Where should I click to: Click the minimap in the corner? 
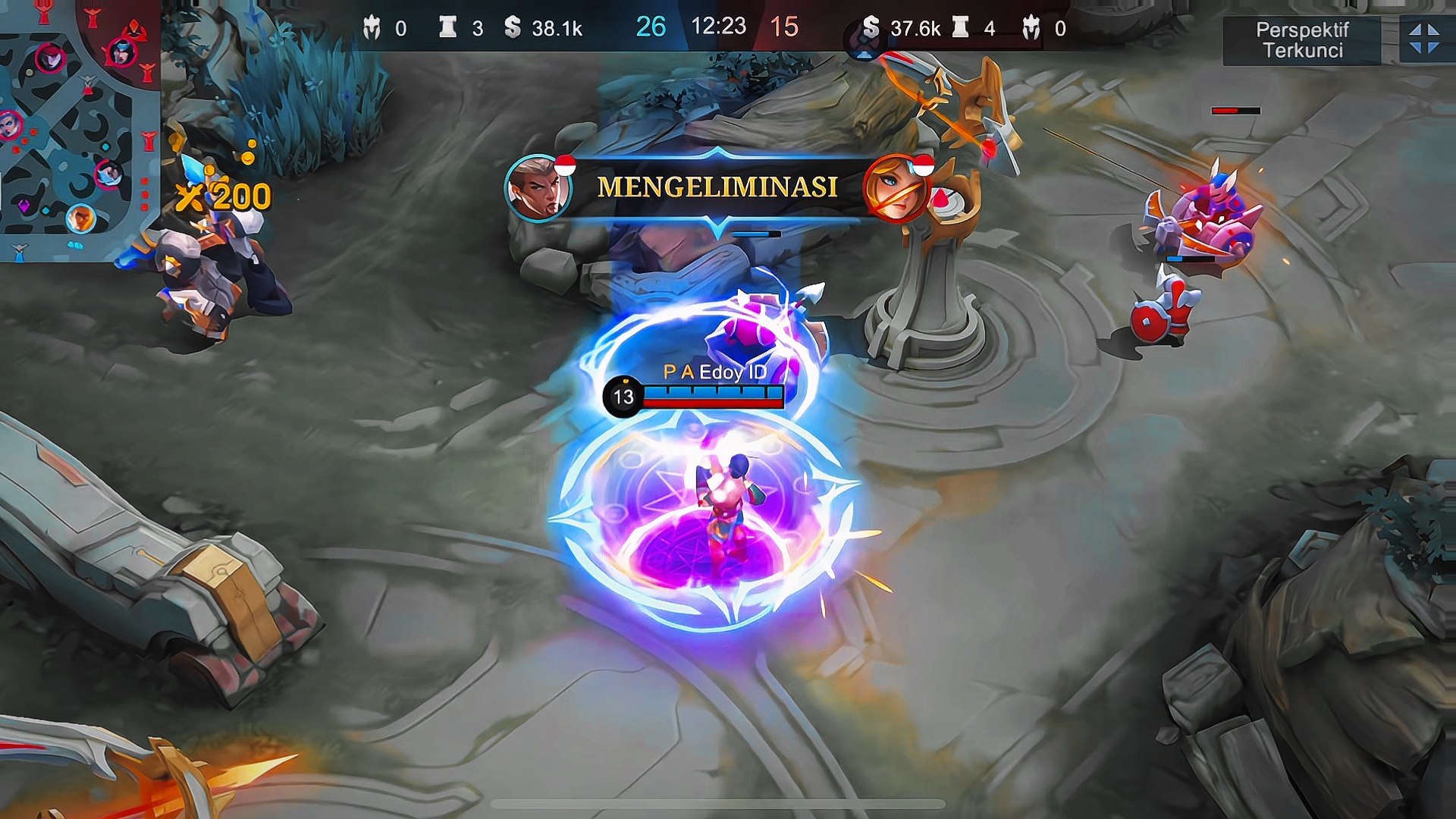click(78, 129)
